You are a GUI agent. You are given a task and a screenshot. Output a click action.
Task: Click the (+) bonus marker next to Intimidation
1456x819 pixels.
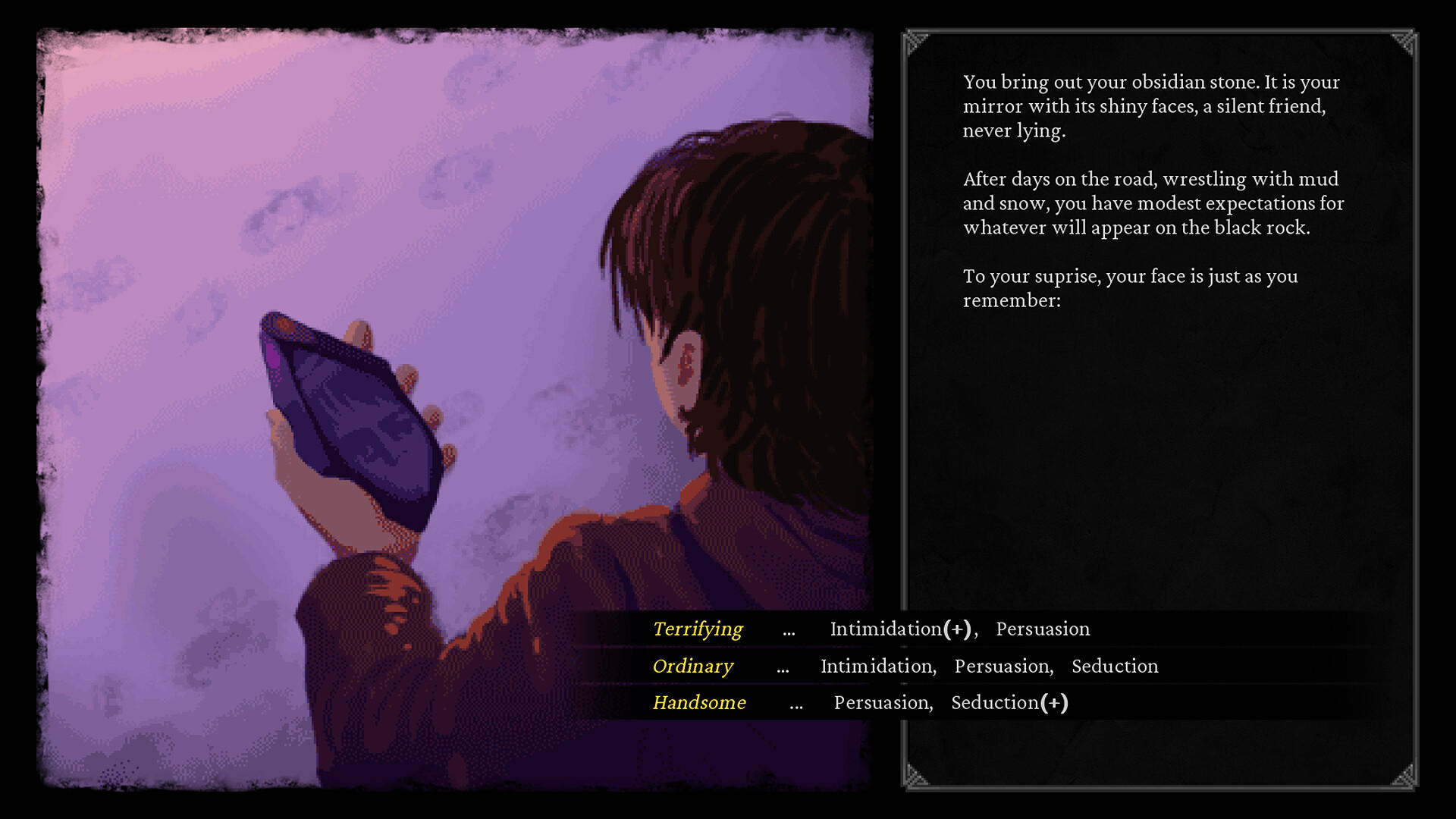point(955,629)
